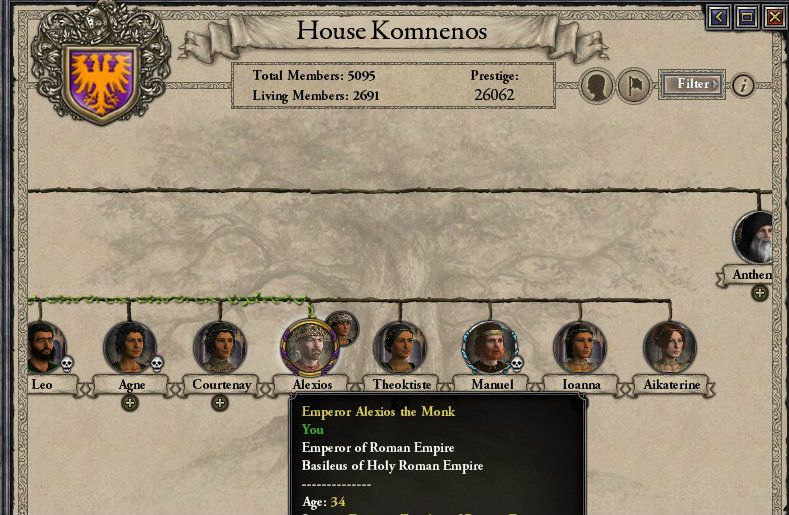Select Agne's portrait

129,347
